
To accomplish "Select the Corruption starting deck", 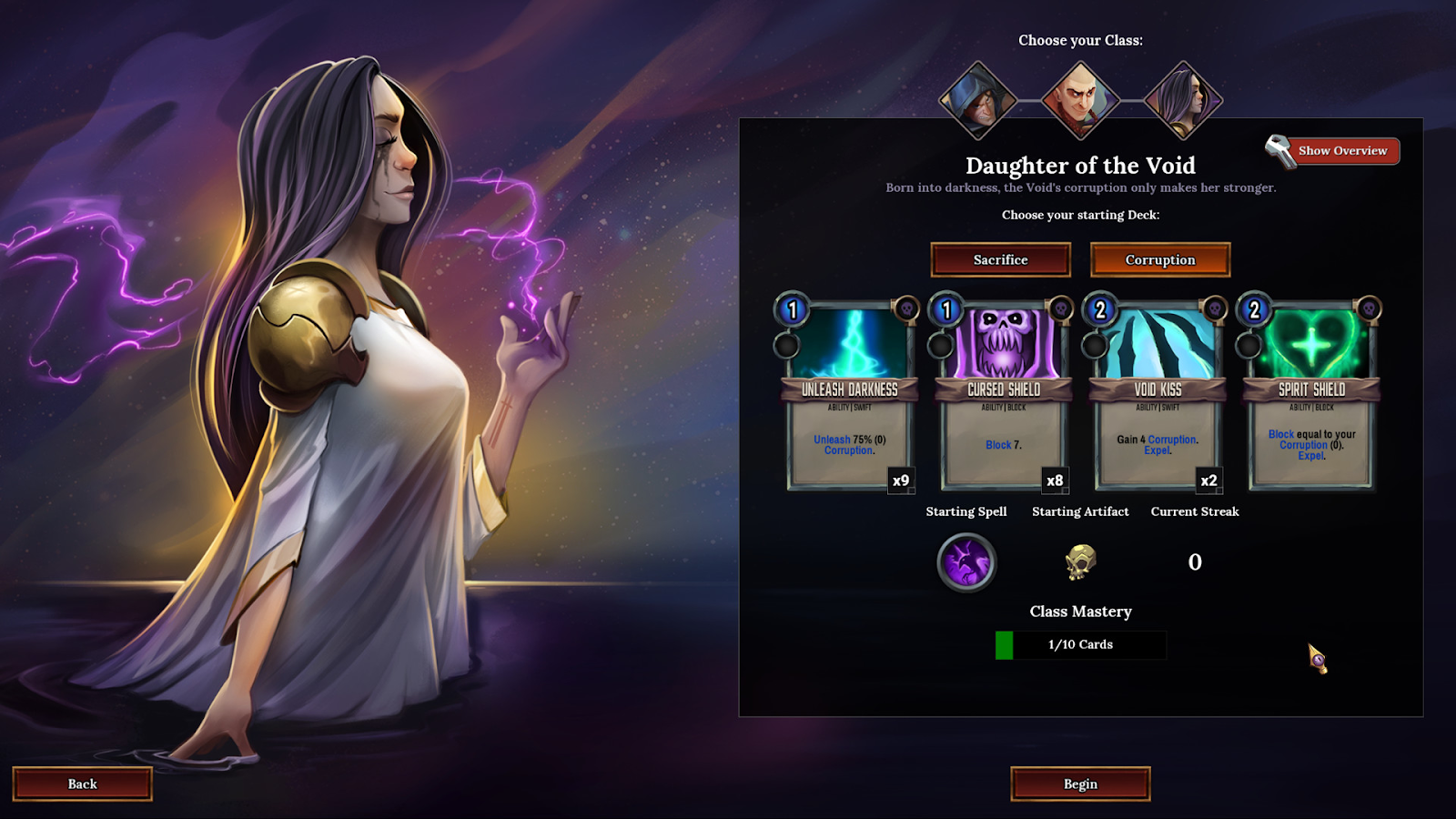I will point(1160,259).
